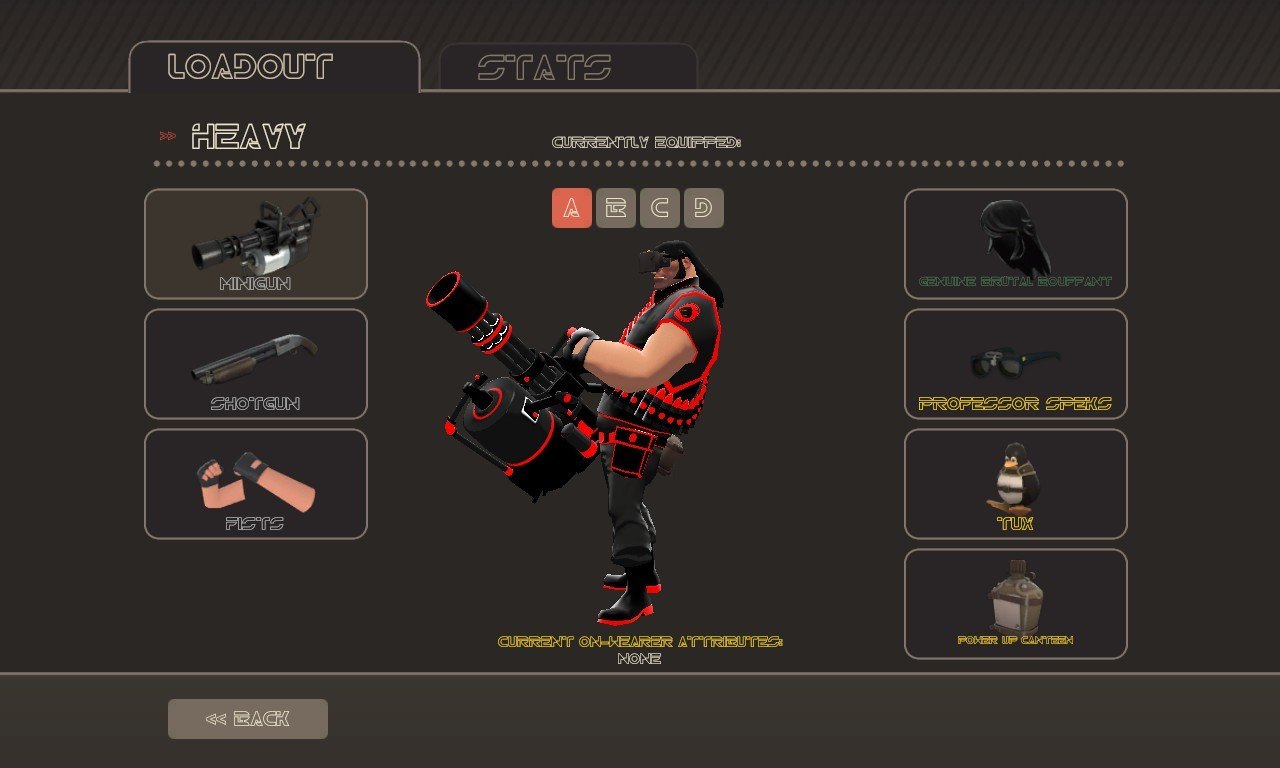This screenshot has height=768, width=1280.
Task: Switch to loadout preset B
Action: [x=616, y=208]
